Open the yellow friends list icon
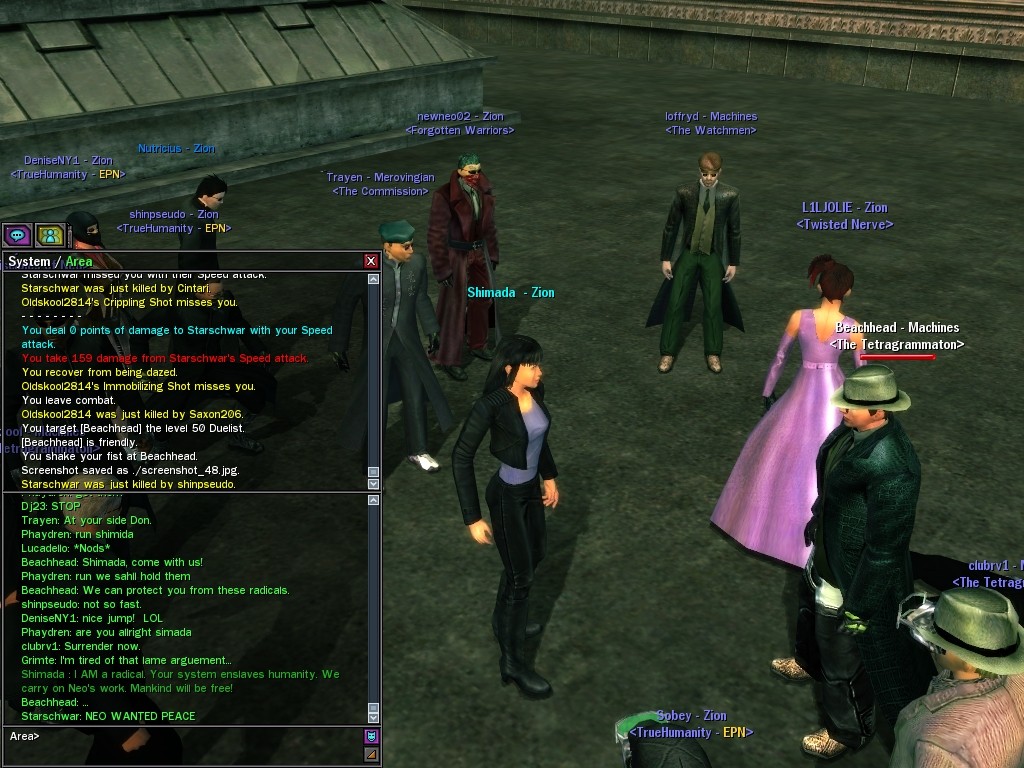The image size is (1024, 768). pos(50,236)
